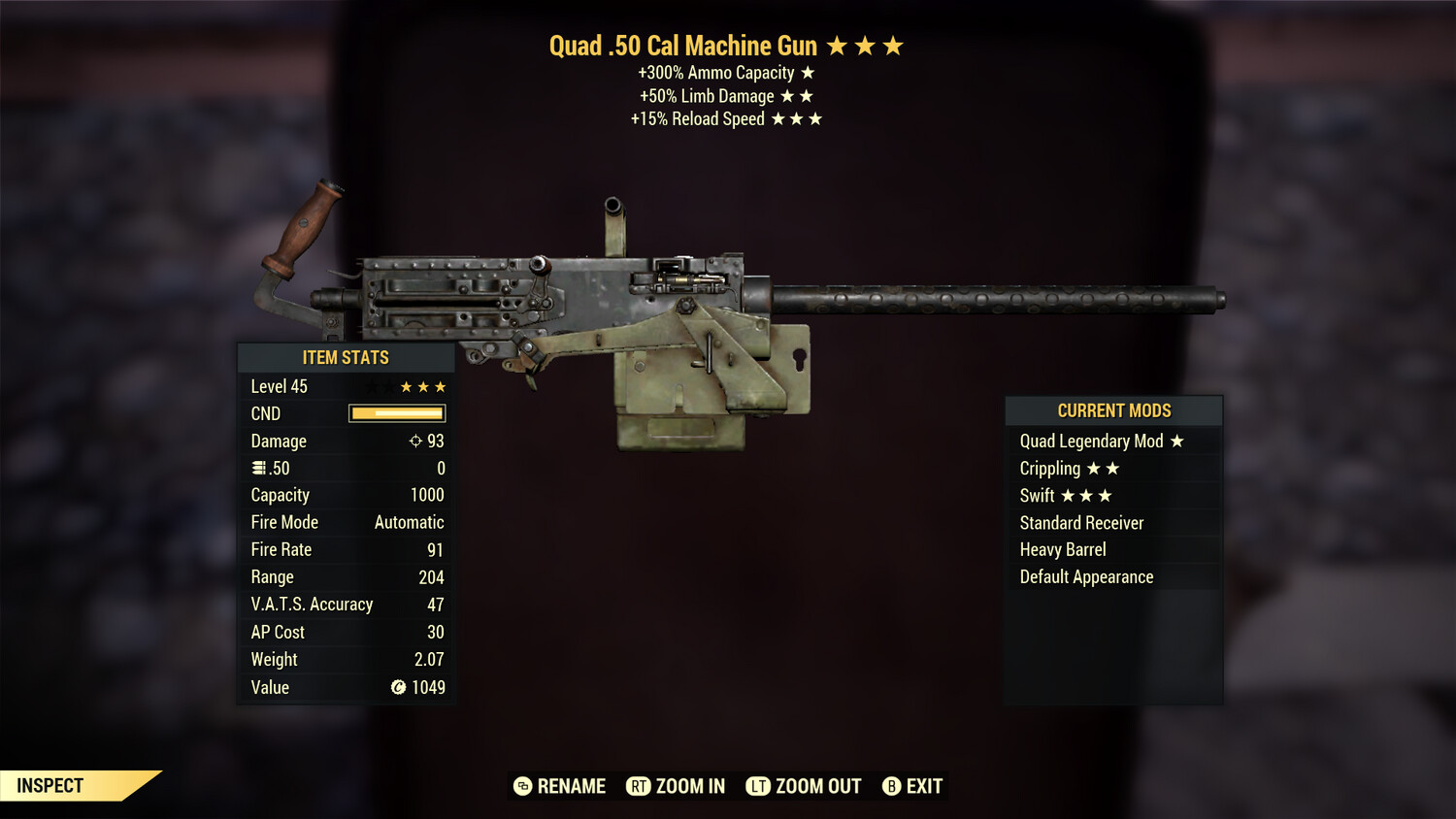Screen dimensions: 1456x819
Task: Select the .50 ammo icon
Action: click(x=258, y=468)
